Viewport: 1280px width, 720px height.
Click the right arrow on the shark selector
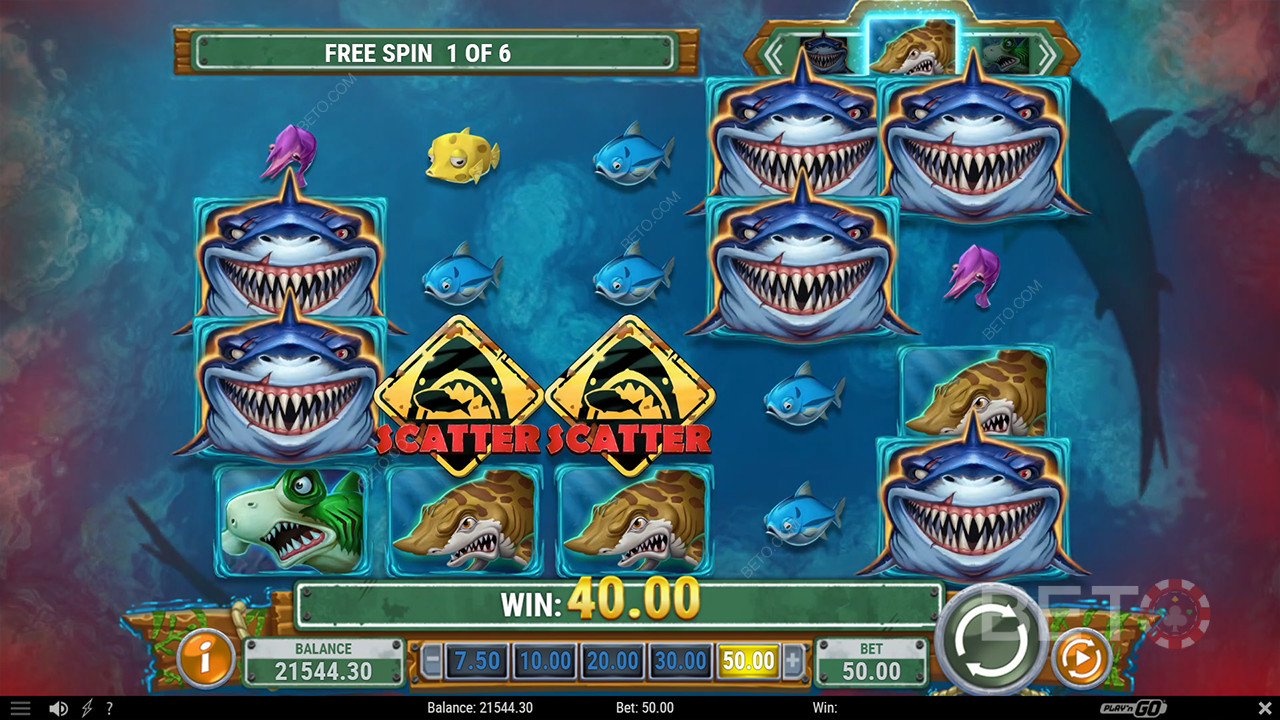(x=1044, y=57)
